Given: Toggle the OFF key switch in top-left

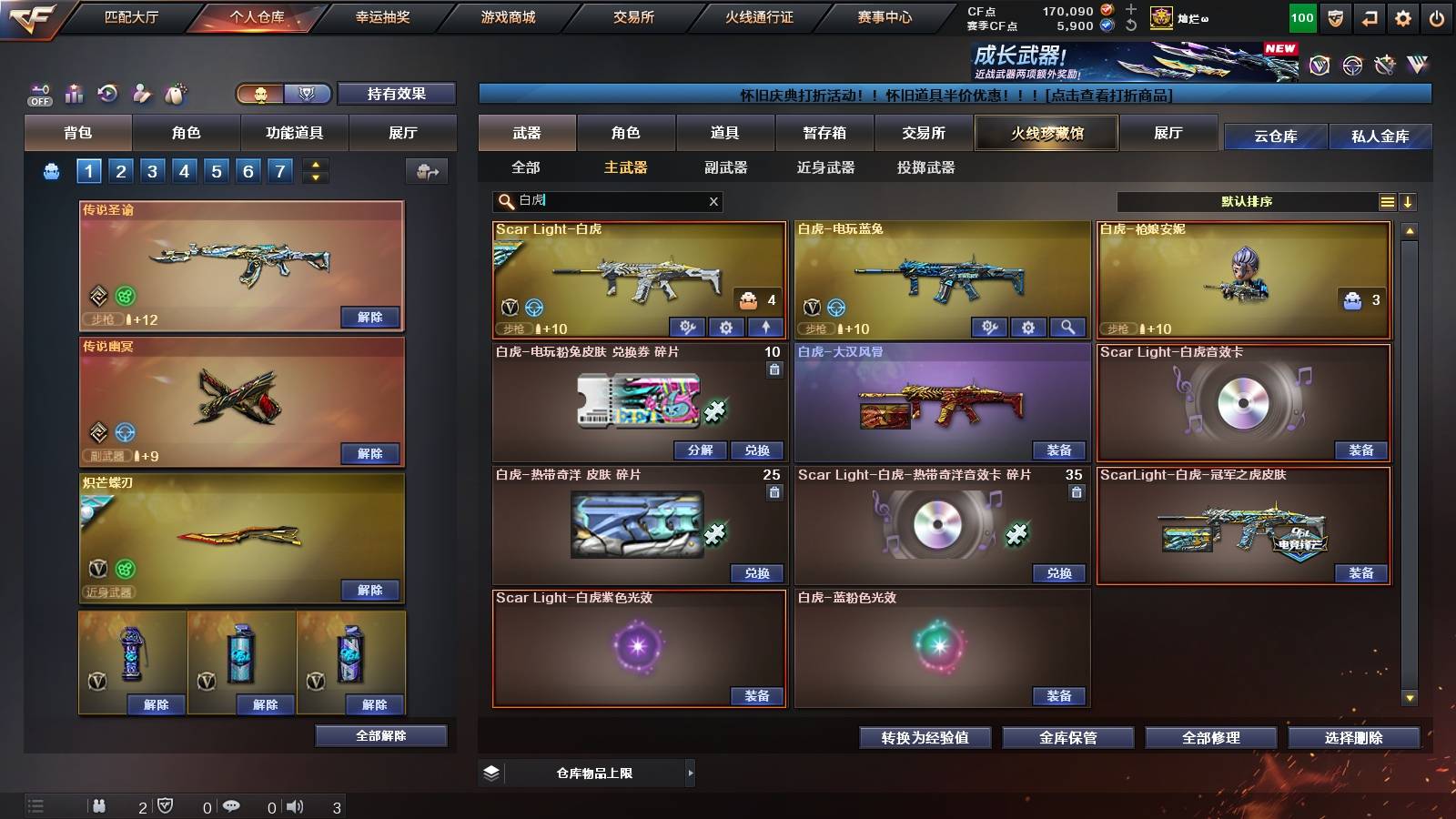Looking at the screenshot, I should point(38,94).
